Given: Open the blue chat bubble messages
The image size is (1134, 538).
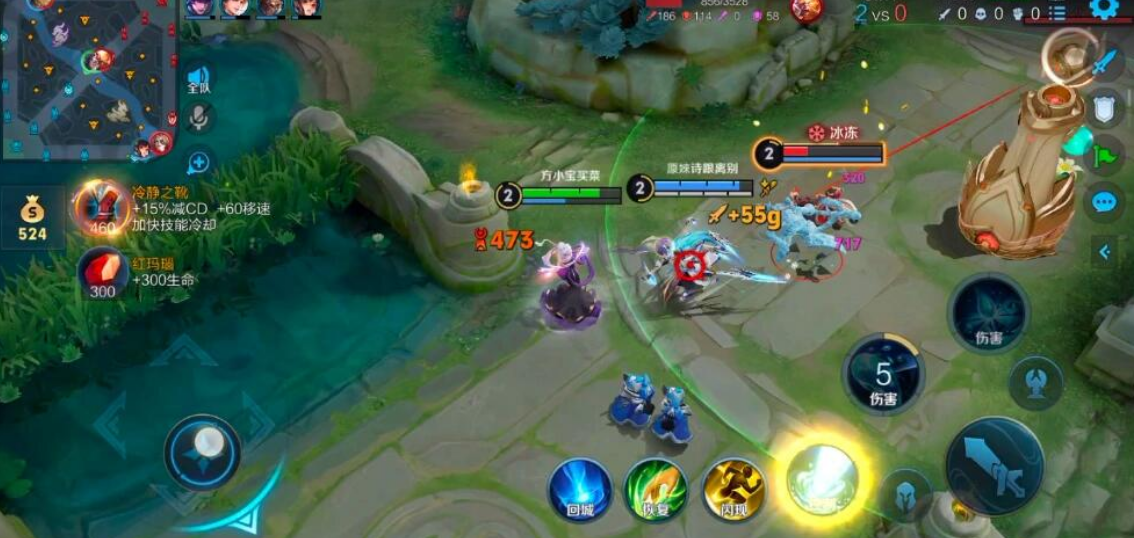Looking at the screenshot, I should click(1104, 202).
